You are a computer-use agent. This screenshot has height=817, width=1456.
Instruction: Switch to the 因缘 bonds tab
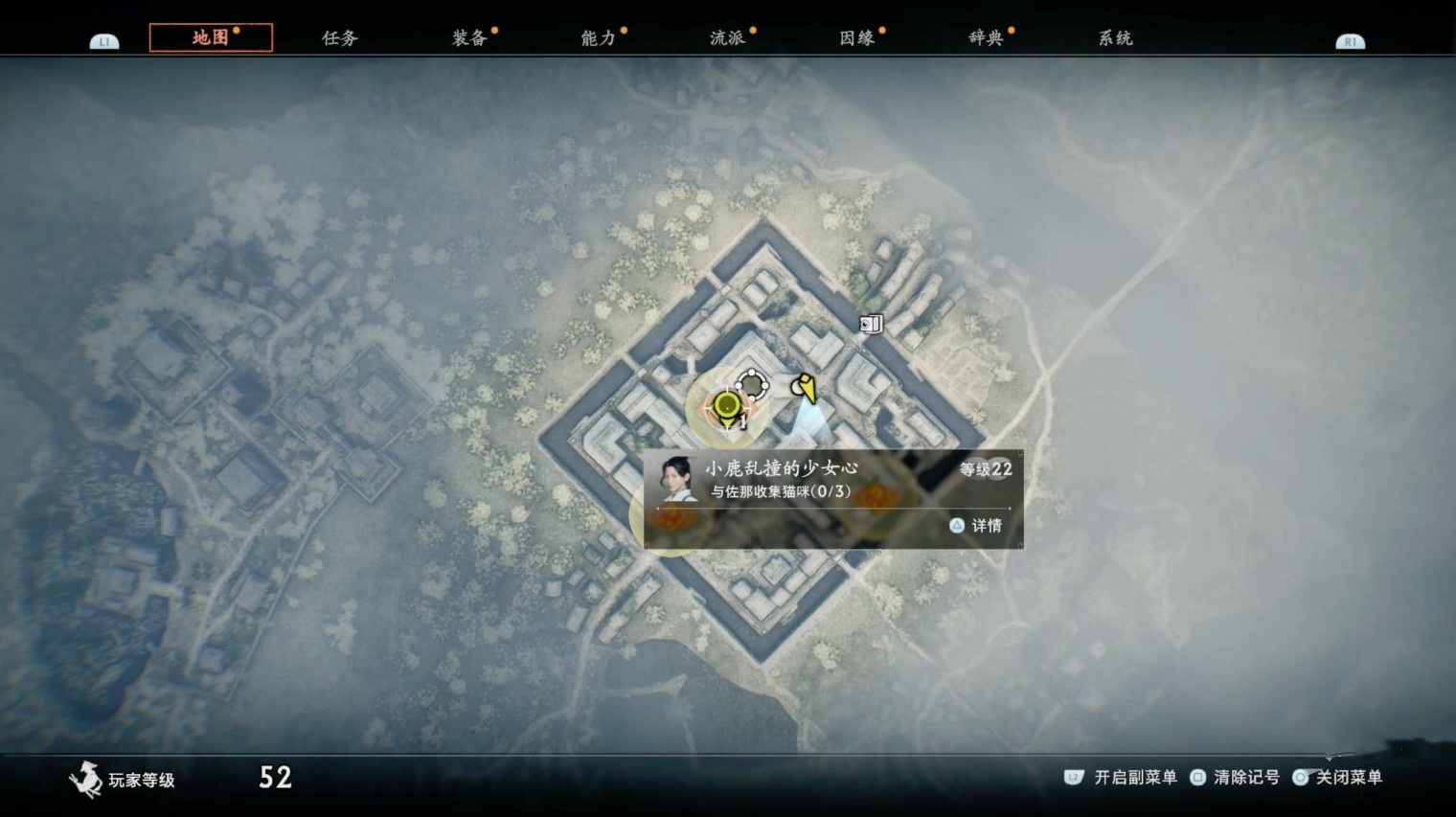point(856,38)
